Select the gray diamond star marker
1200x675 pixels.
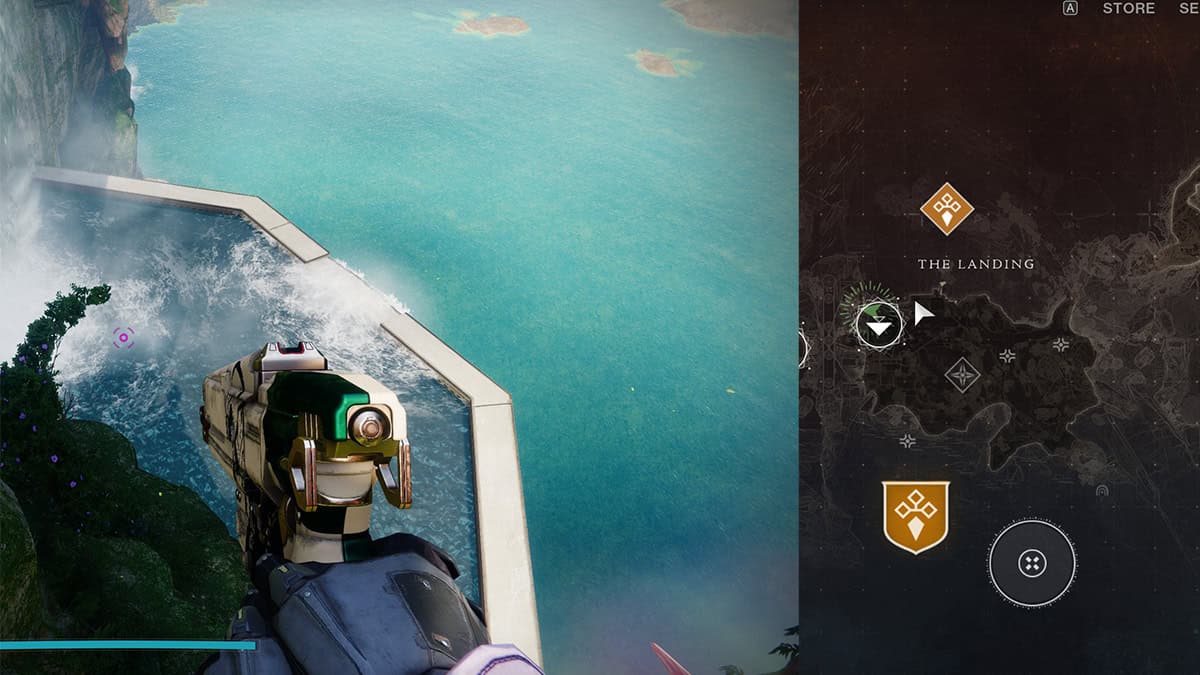click(962, 375)
